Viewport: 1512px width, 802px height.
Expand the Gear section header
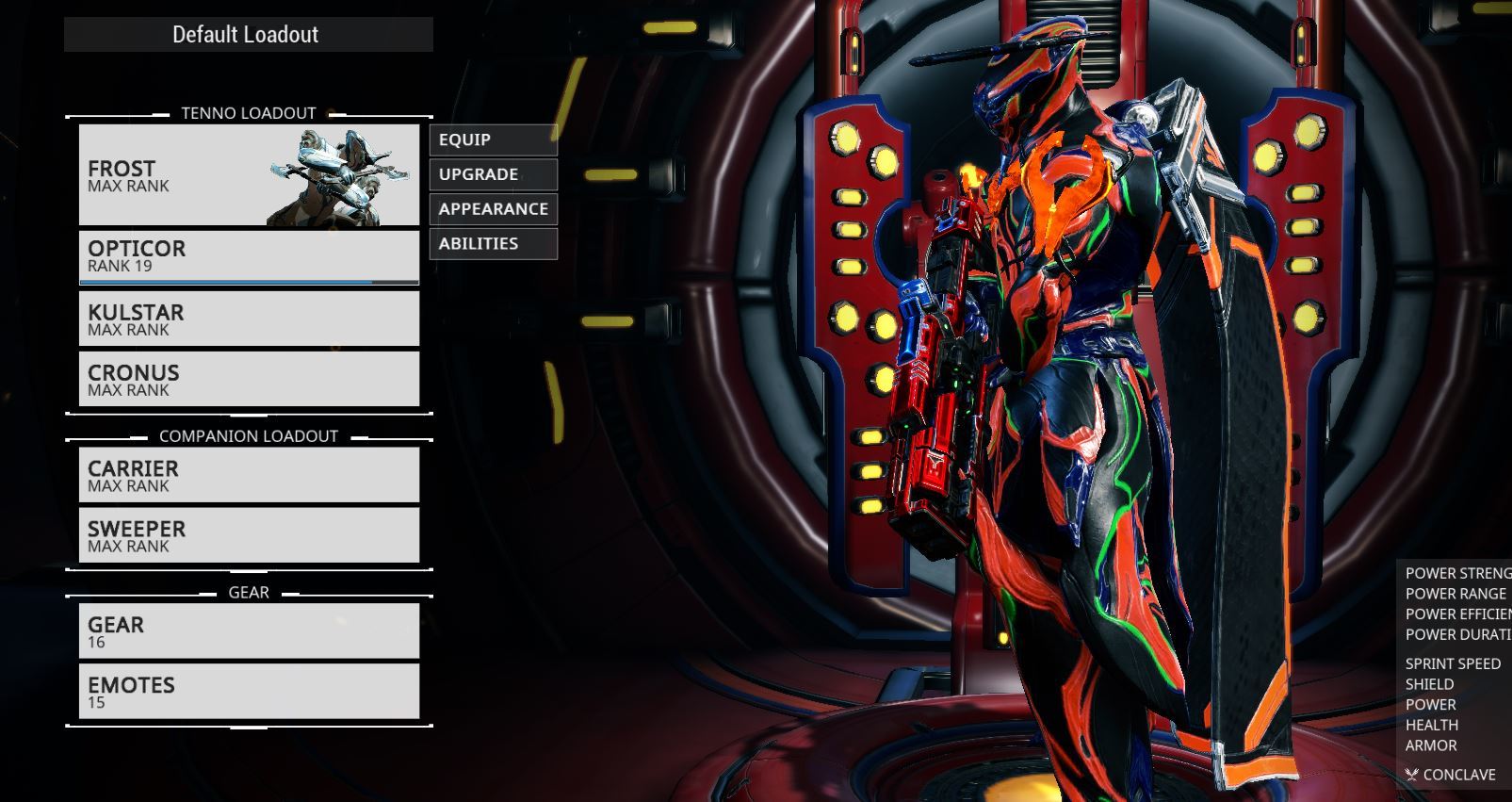pyautogui.click(x=249, y=592)
